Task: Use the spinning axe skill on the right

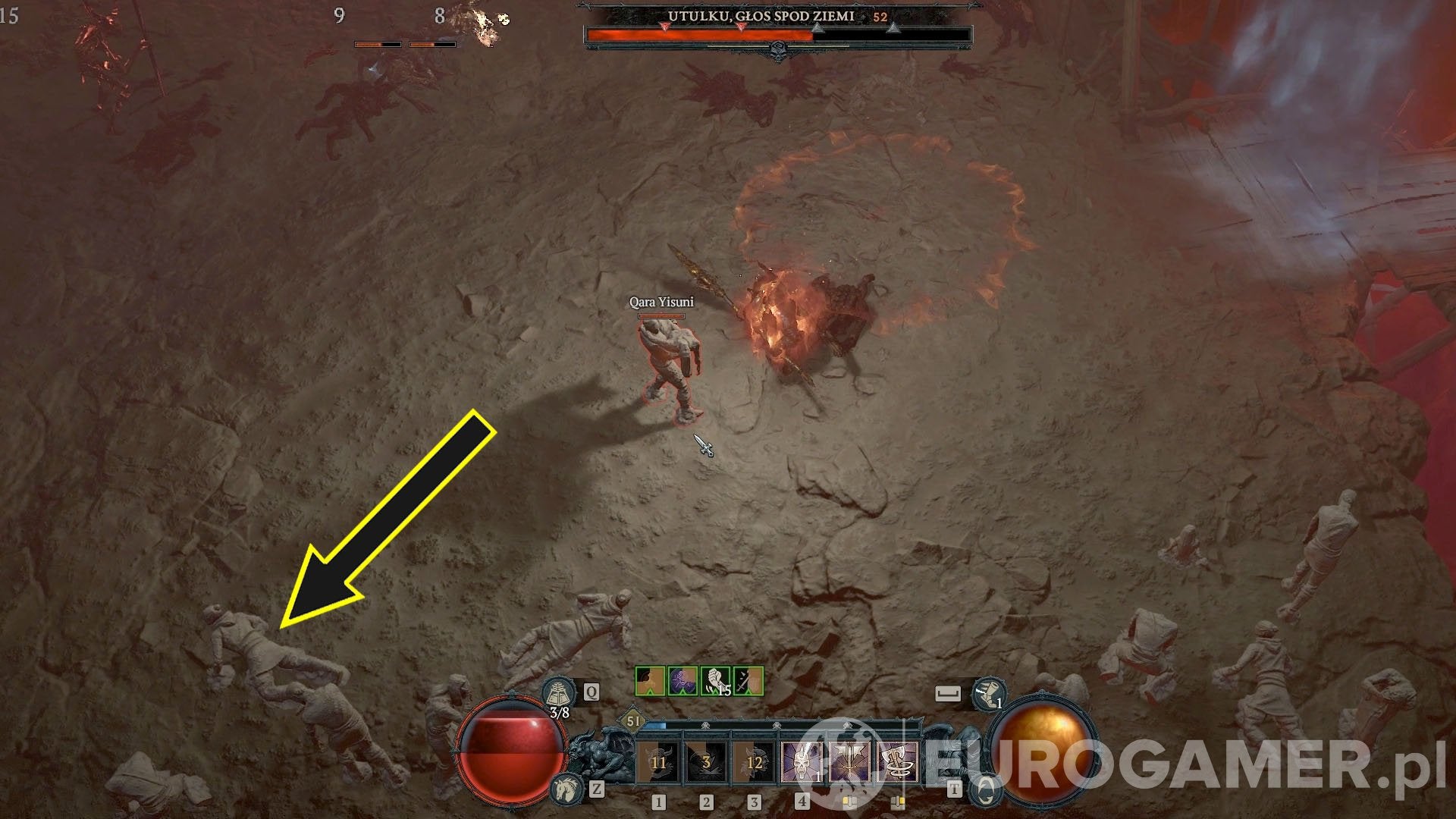Action: click(897, 761)
